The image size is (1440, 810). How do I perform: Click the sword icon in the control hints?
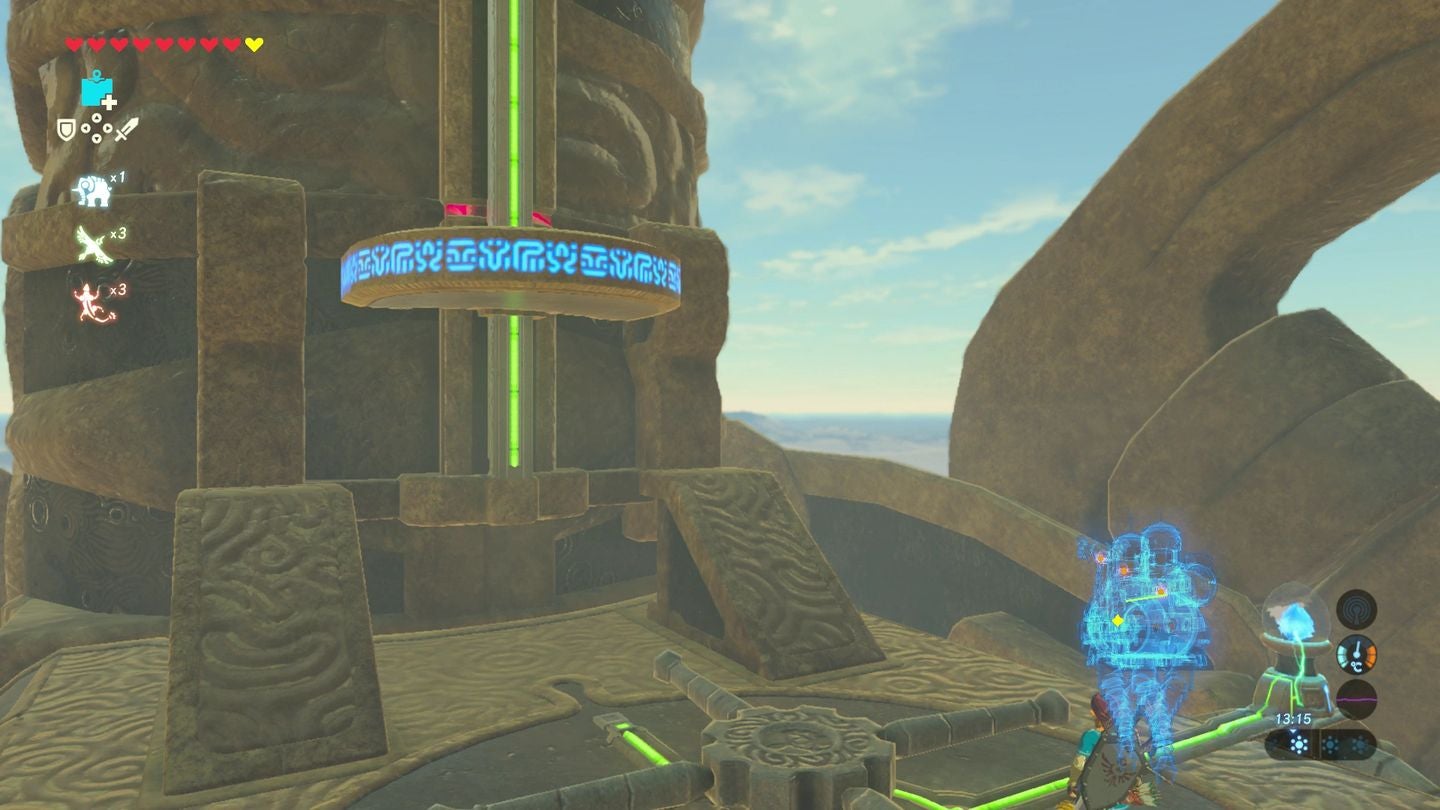(x=127, y=129)
